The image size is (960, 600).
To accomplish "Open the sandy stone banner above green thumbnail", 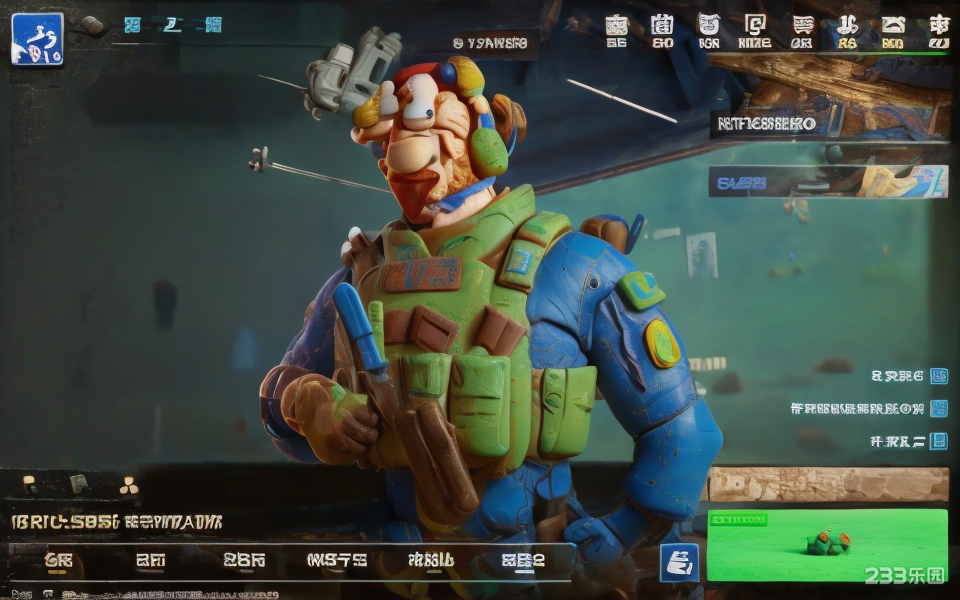I will (828, 484).
